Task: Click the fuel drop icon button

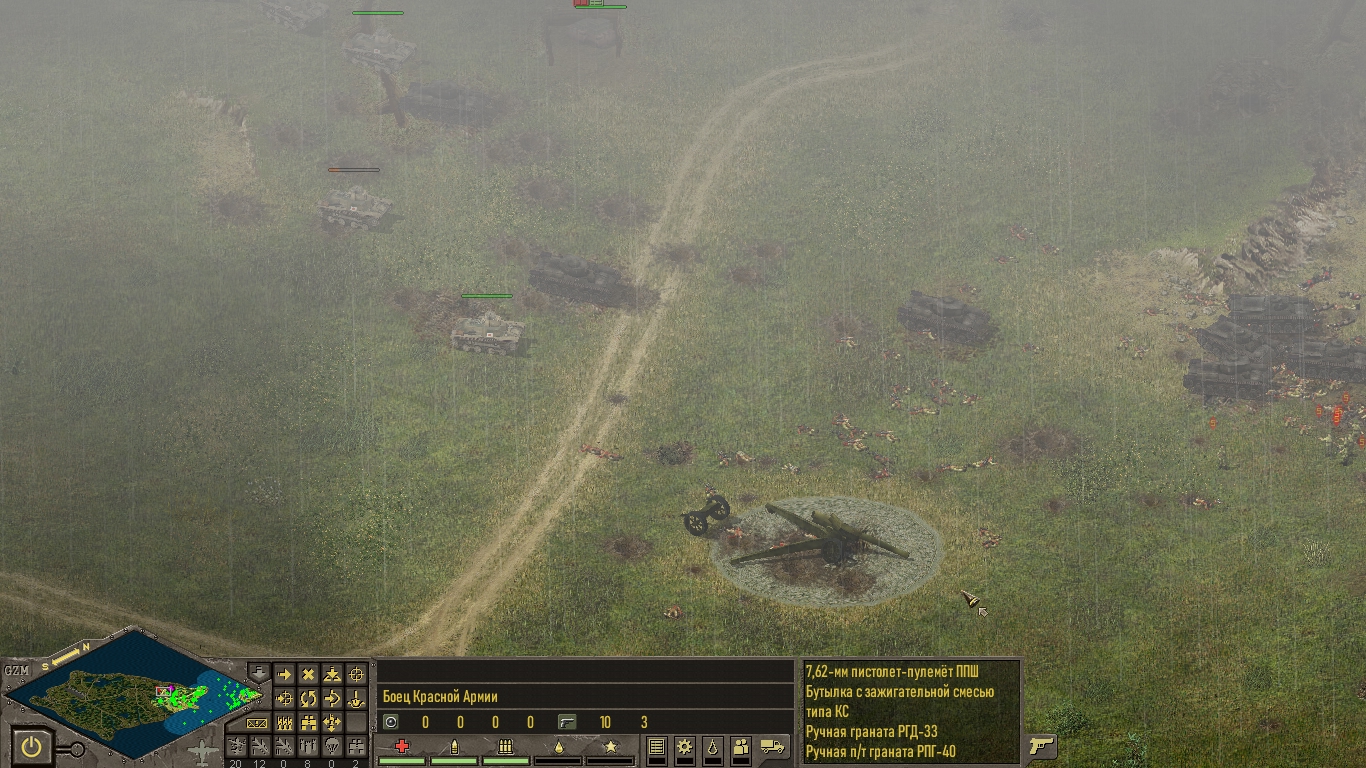Action: (711, 746)
